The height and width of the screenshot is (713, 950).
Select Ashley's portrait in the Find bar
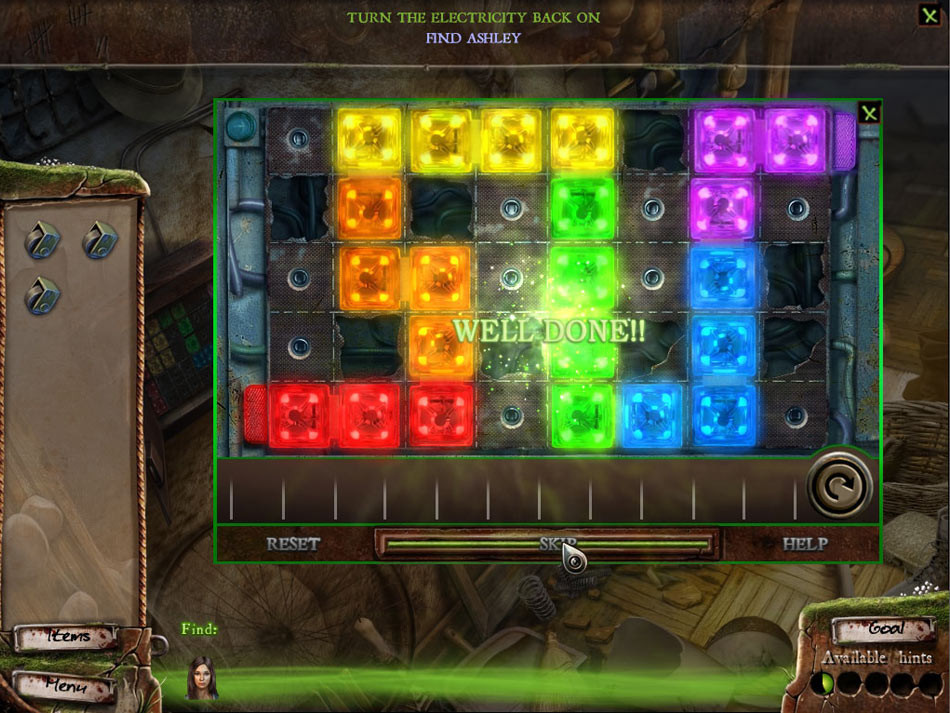pyautogui.click(x=203, y=678)
